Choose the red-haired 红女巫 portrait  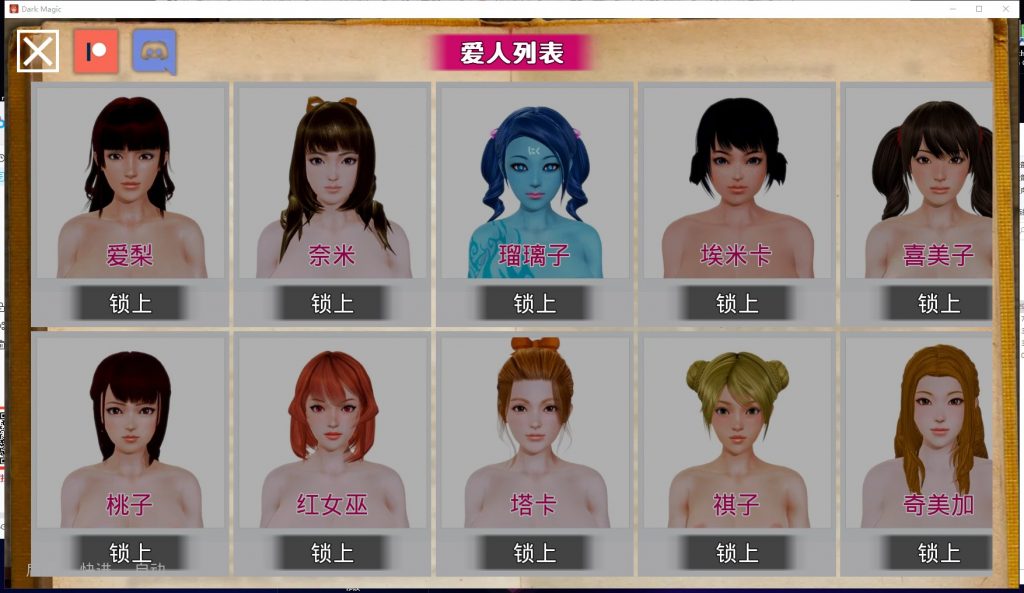tap(332, 432)
